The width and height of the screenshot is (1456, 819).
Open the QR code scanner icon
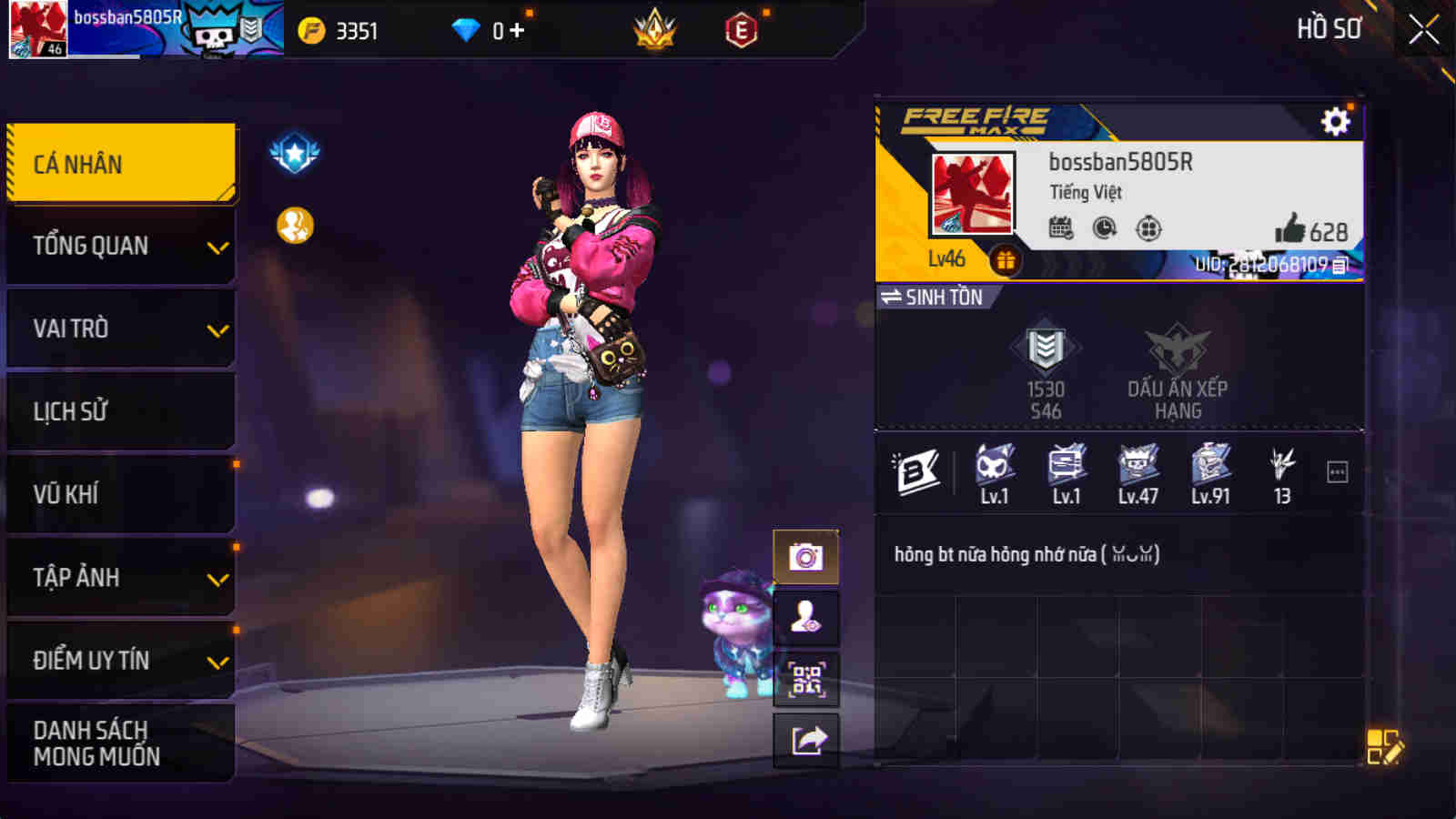point(804,678)
